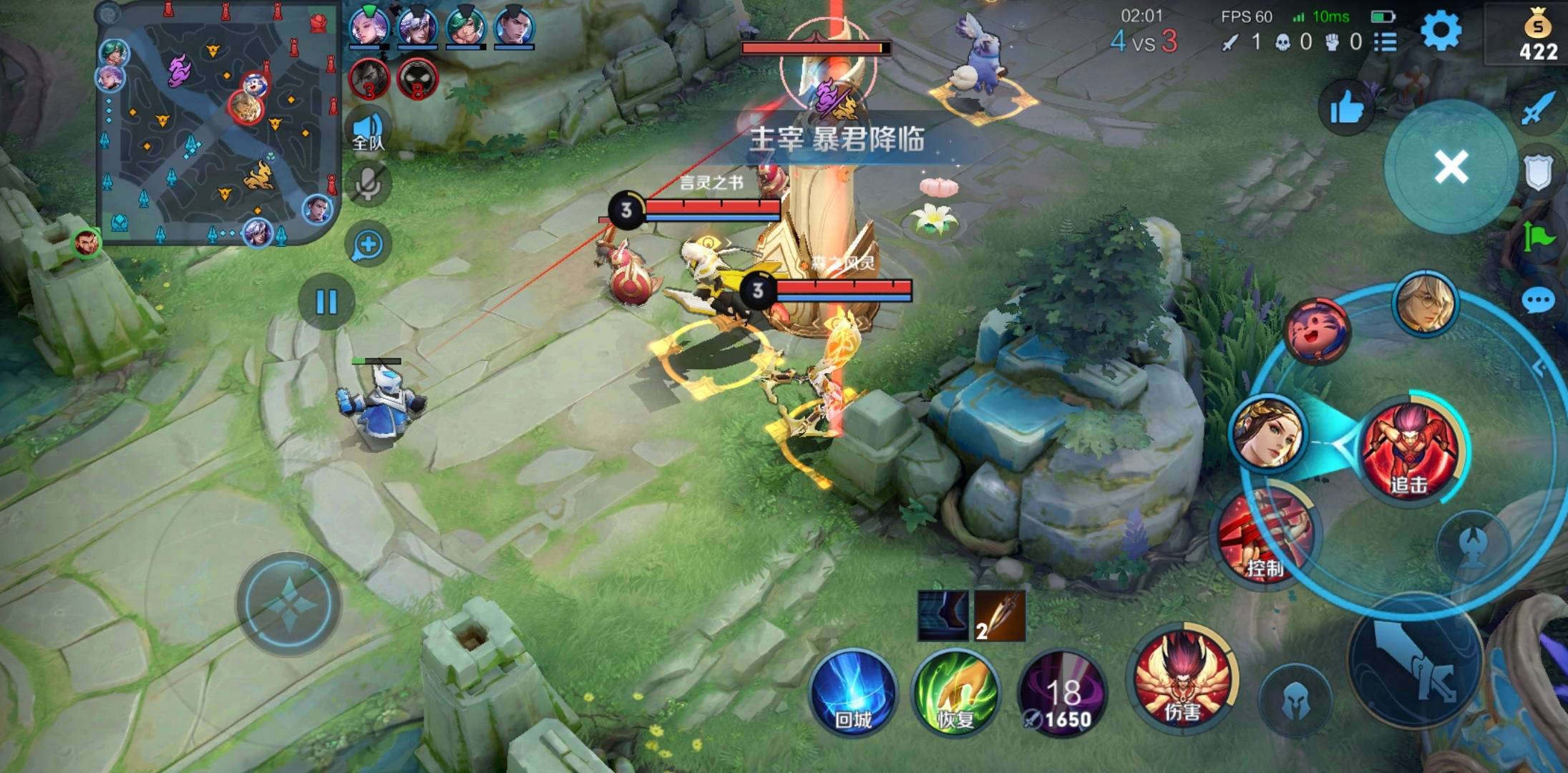Open the scoreboard list icon
The height and width of the screenshot is (773, 1568).
pyautogui.click(x=1386, y=42)
